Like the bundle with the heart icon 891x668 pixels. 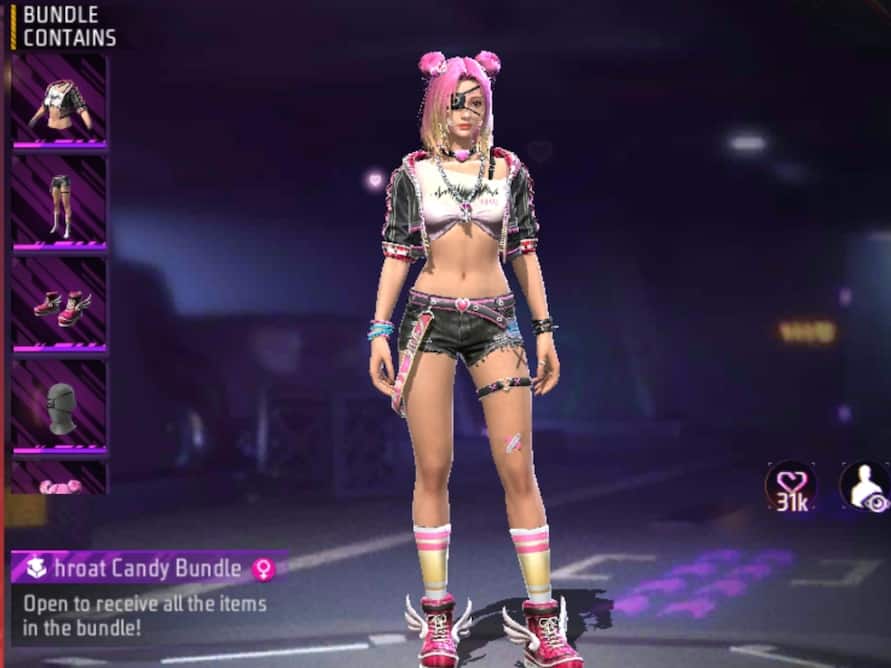coord(791,486)
